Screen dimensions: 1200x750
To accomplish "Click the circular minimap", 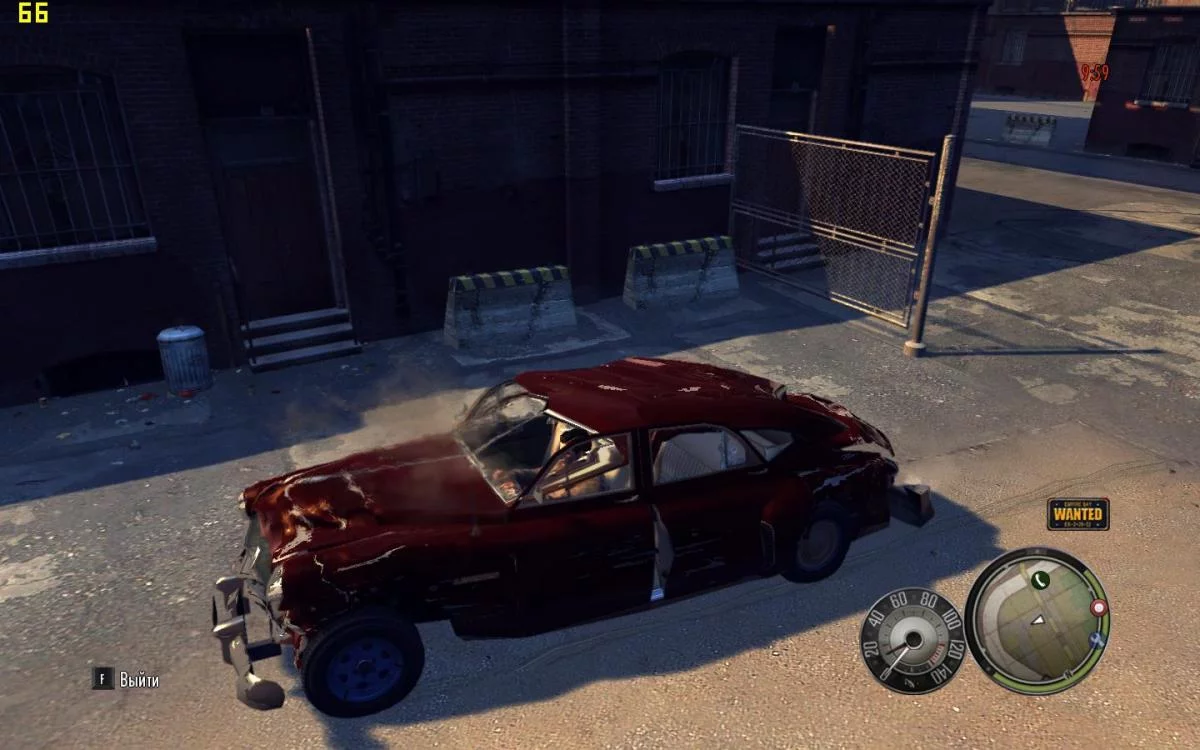I will [1038, 621].
